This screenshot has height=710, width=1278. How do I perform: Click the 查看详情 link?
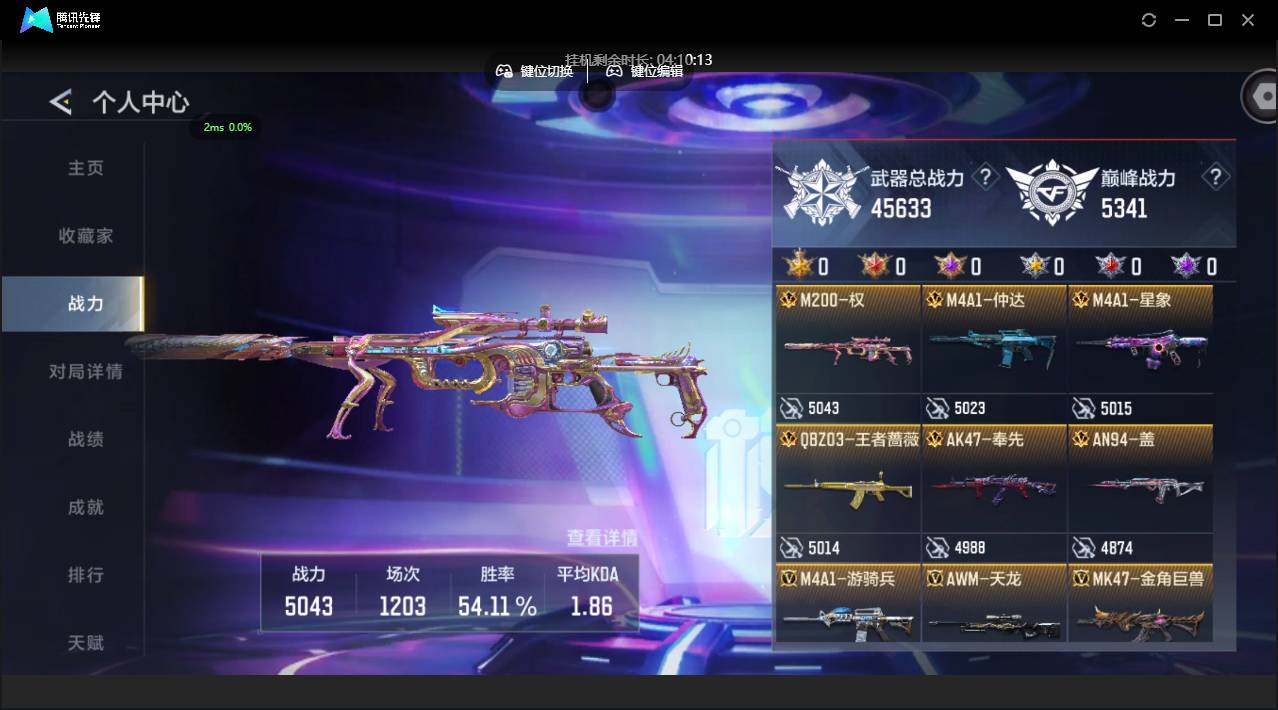[601, 538]
